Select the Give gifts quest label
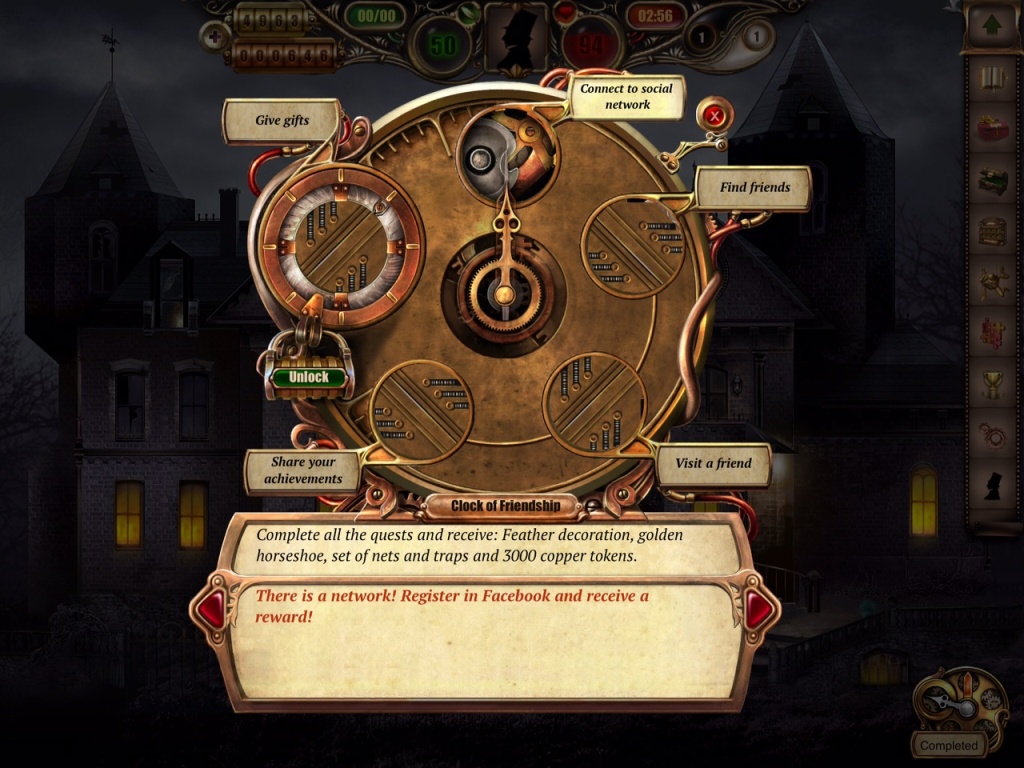The width and height of the screenshot is (1024, 768). coord(282,121)
